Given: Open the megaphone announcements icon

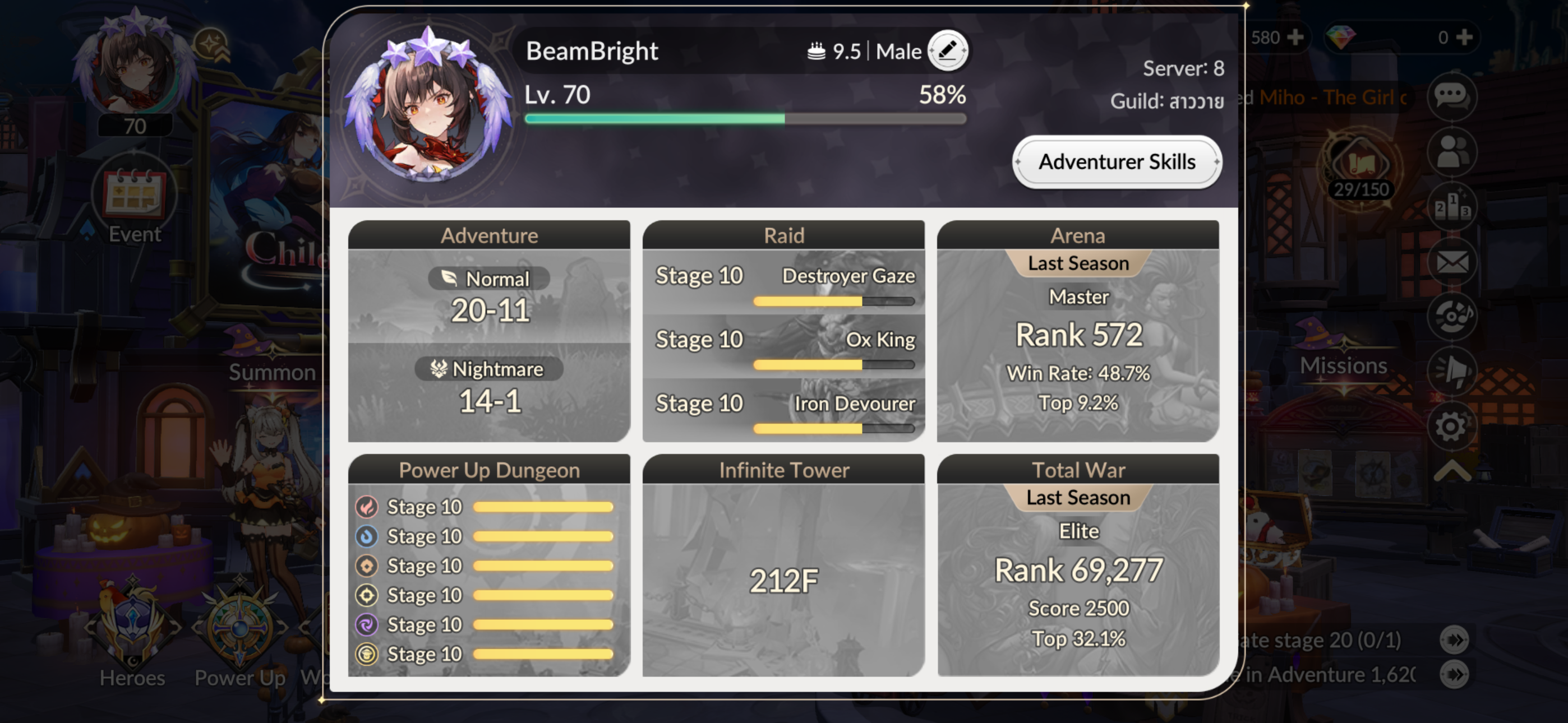Looking at the screenshot, I should pyautogui.click(x=1452, y=370).
